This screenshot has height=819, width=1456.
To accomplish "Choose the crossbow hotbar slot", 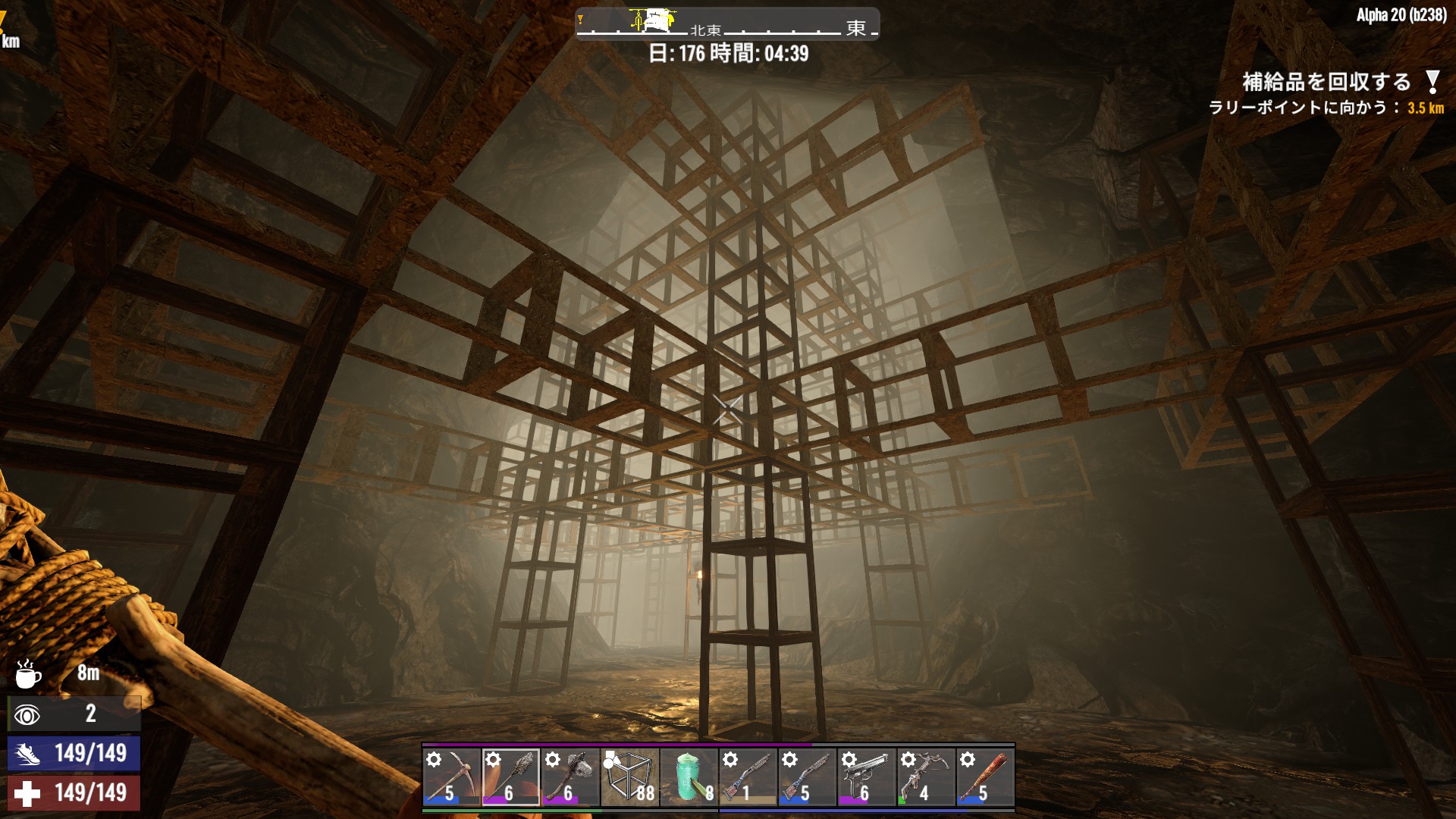I will (925, 777).
